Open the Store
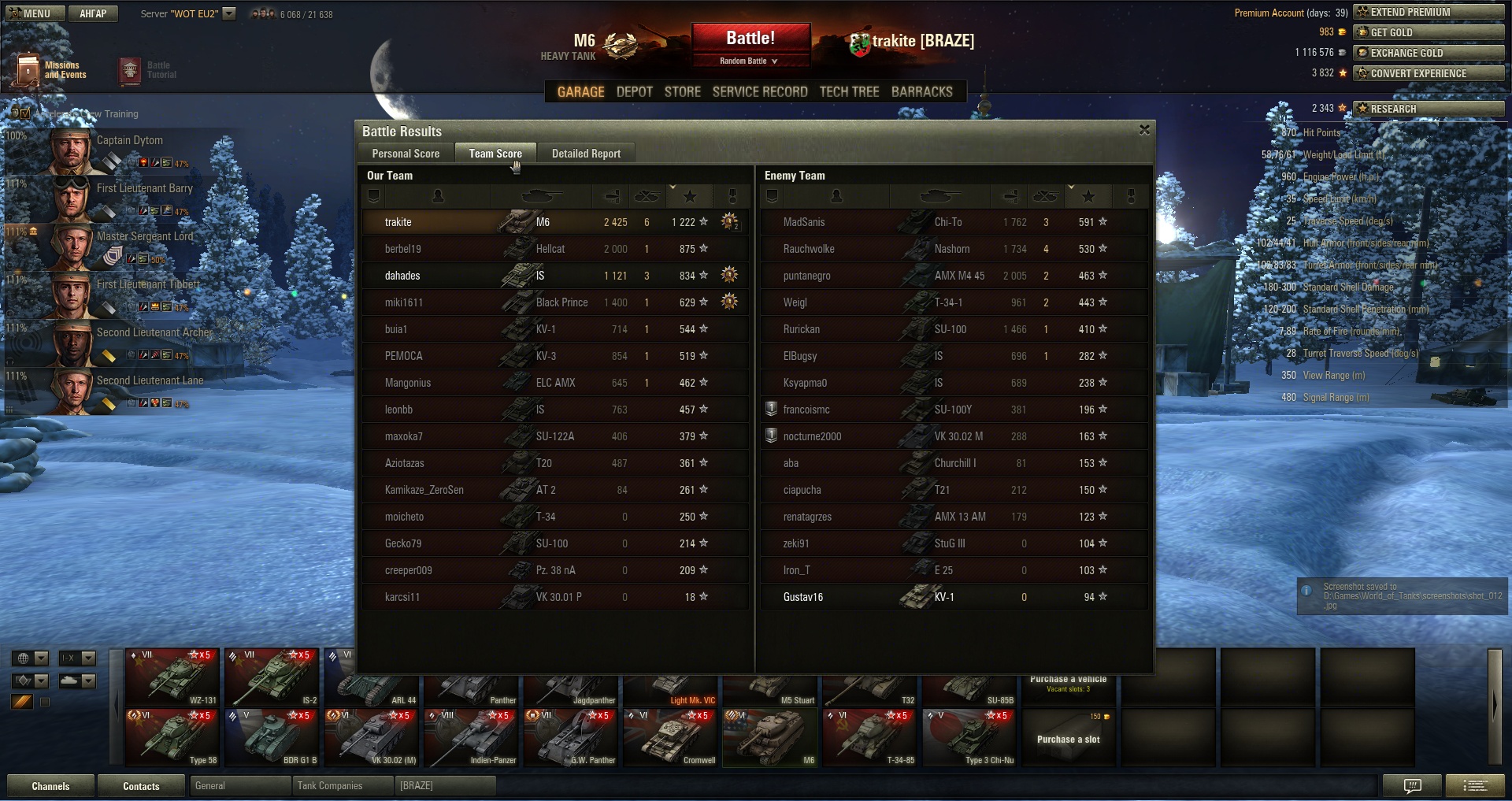This screenshot has width=1512, height=801. coord(682,92)
